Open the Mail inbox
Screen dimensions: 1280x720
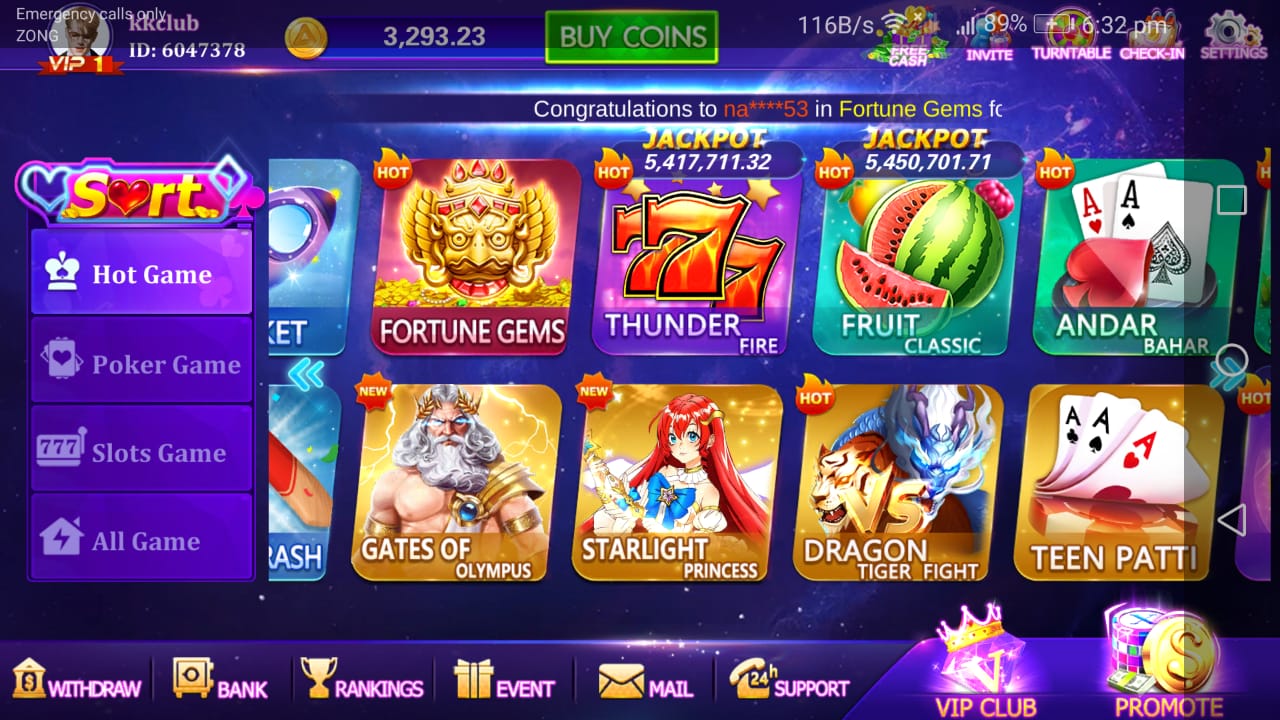pyautogui.click(x=645, y=680)
